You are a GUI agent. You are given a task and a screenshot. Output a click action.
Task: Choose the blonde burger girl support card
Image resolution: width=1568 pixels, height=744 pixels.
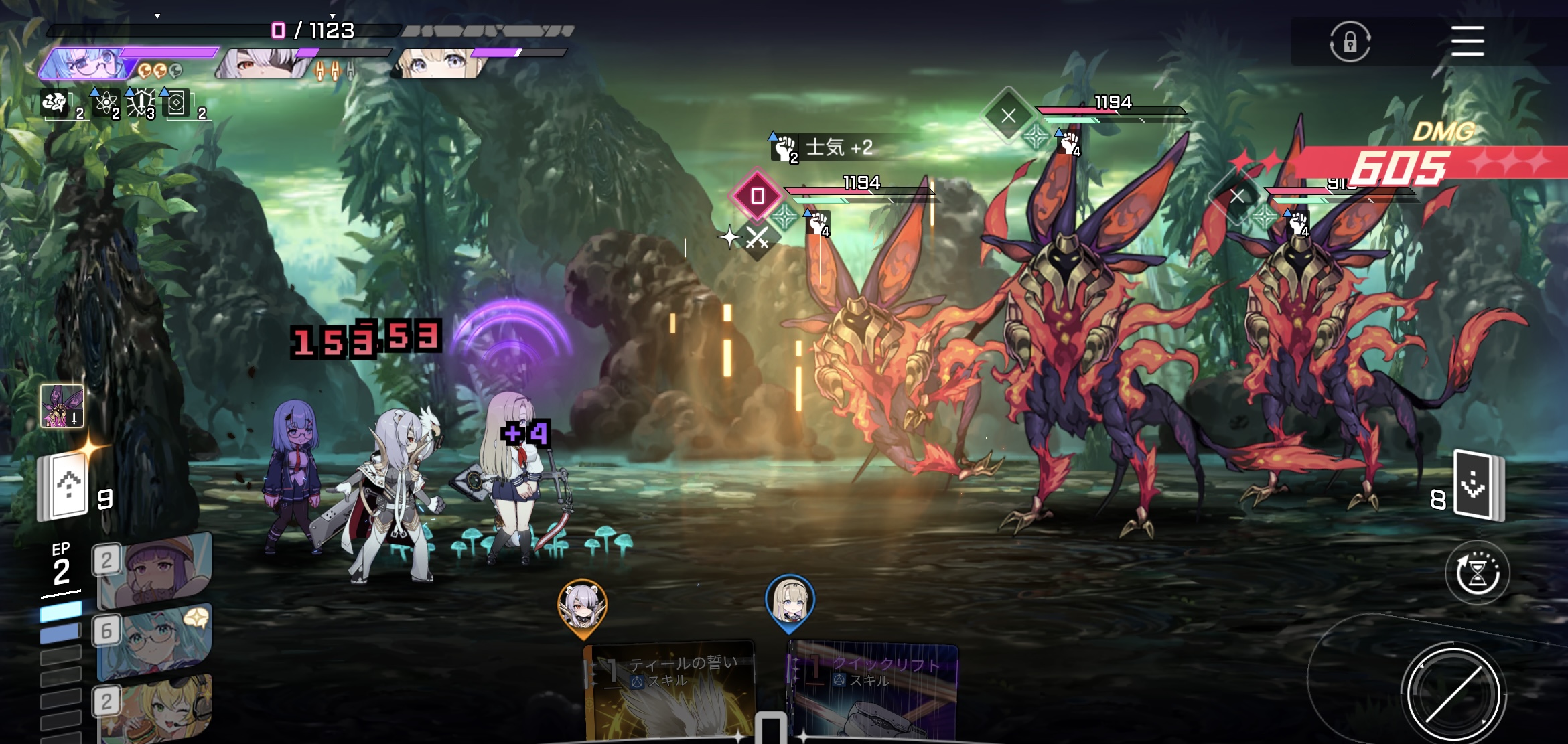point(156,710)
